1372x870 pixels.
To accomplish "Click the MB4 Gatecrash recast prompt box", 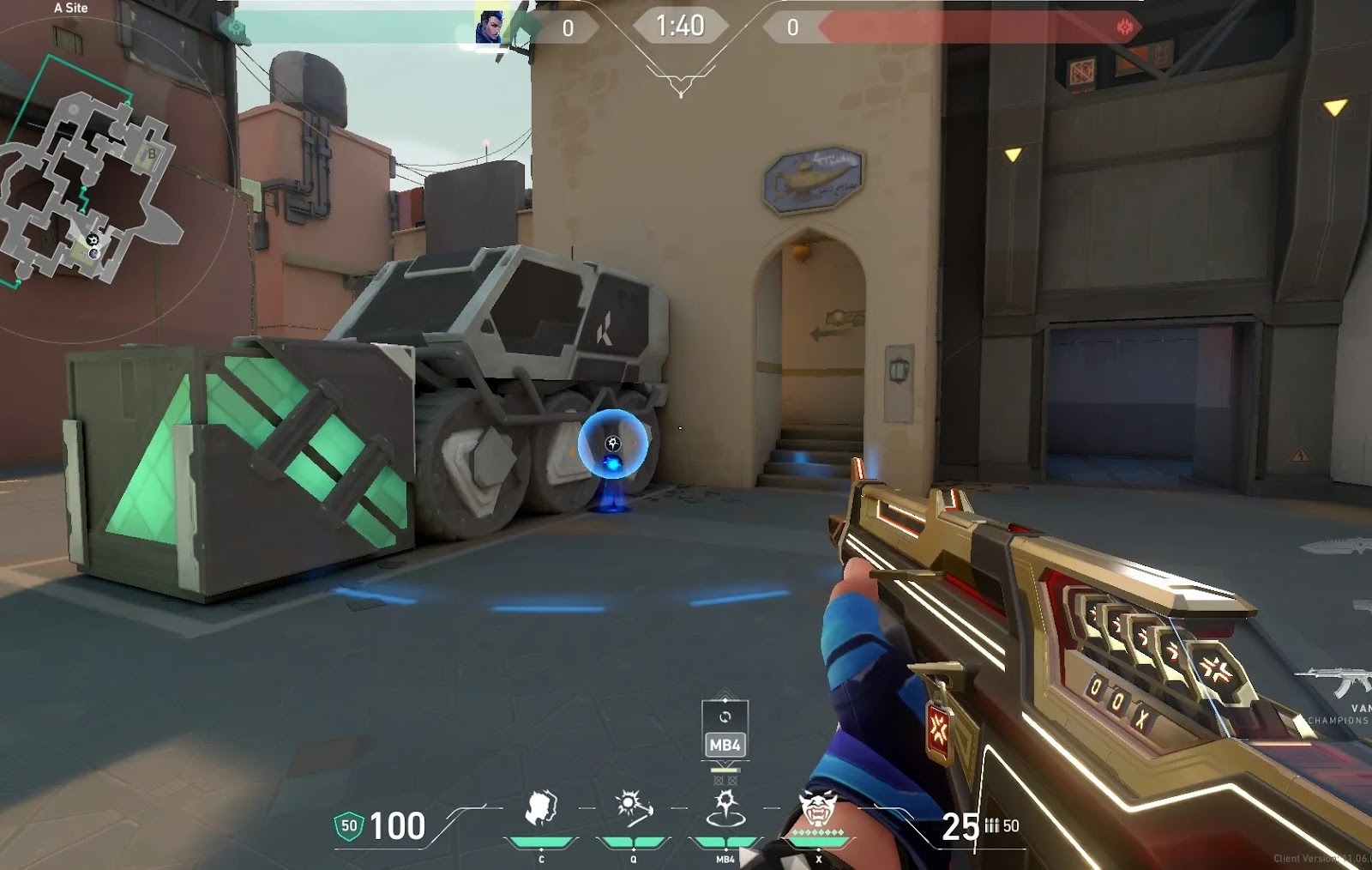I will pyautogui.click(x=725, y=731).
